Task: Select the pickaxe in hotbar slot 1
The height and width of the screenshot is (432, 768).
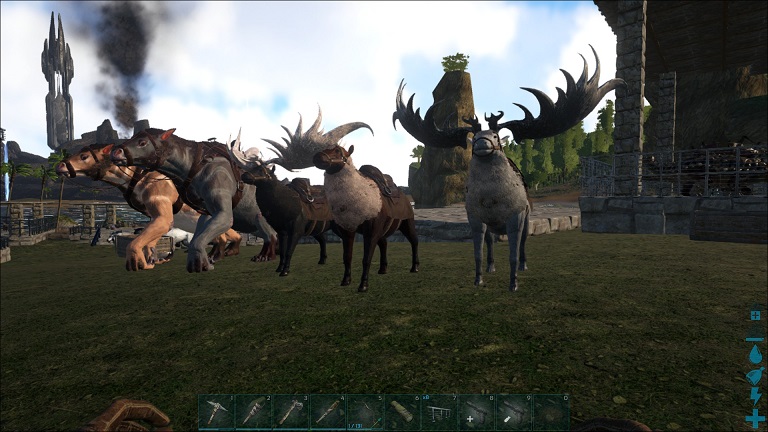Action: click(x=216, y=412)
